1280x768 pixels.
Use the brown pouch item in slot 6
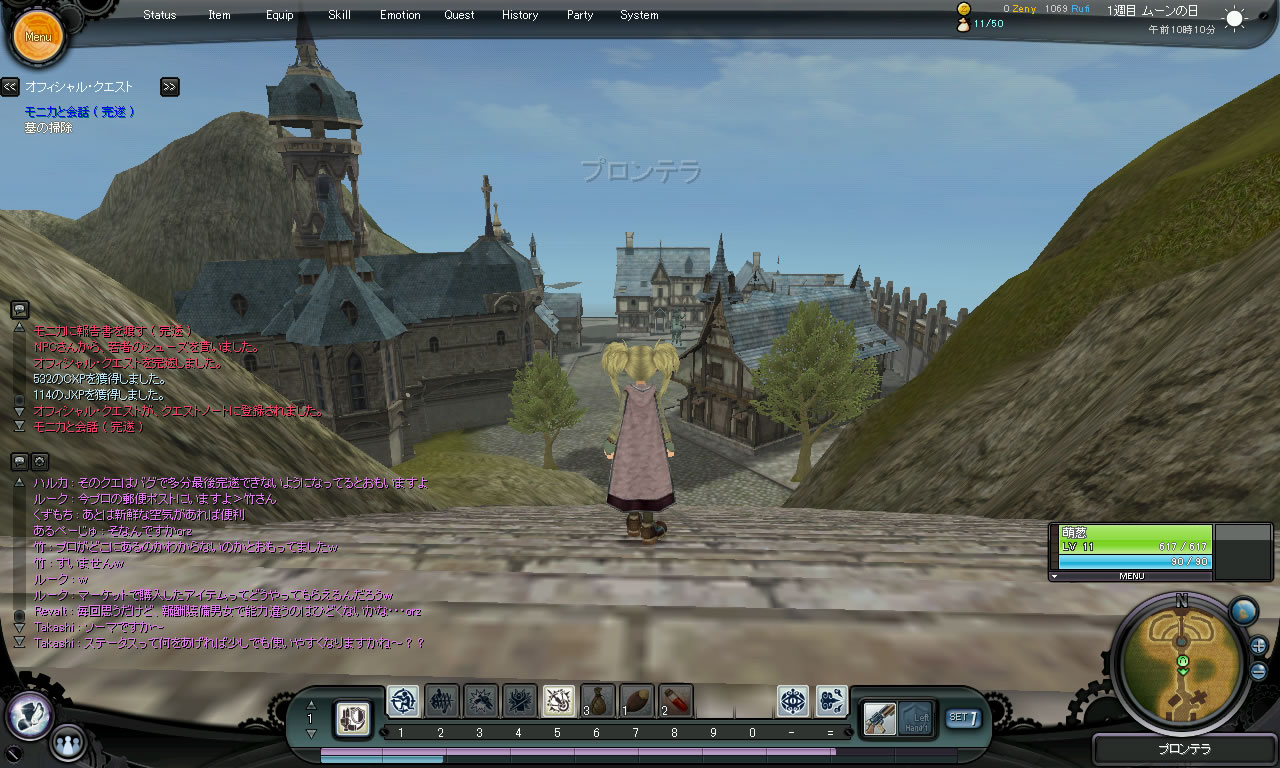(598, 701)
